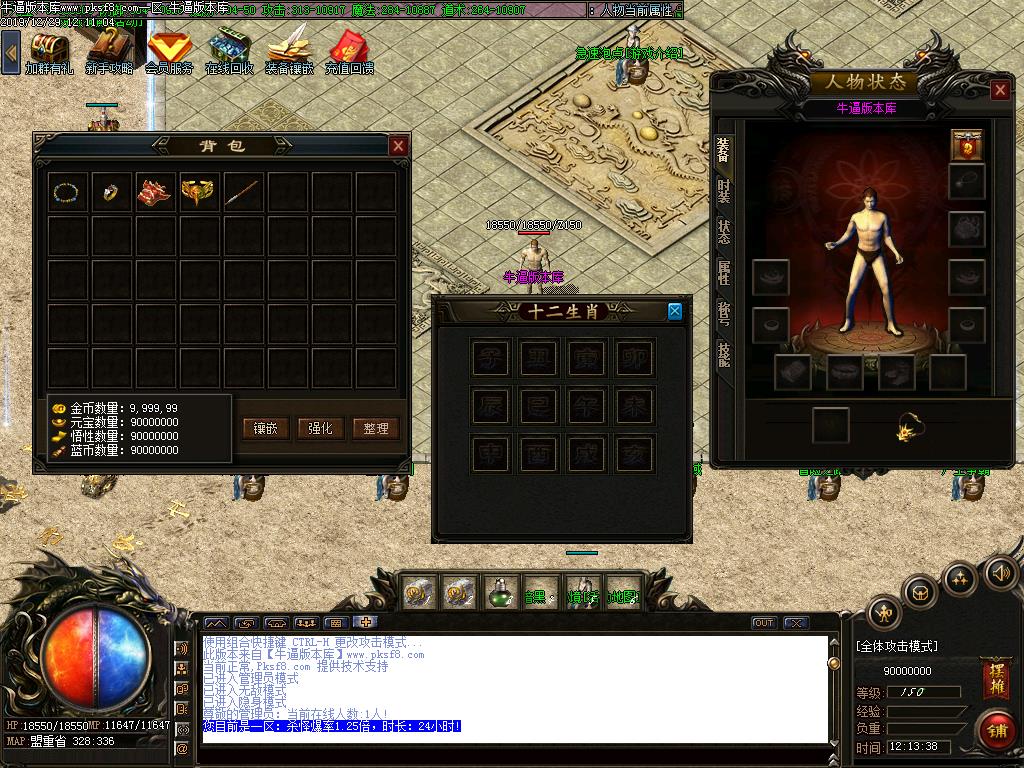Select the ring item in the backpack
The image size is (1024, 768).
click(111, 191)
